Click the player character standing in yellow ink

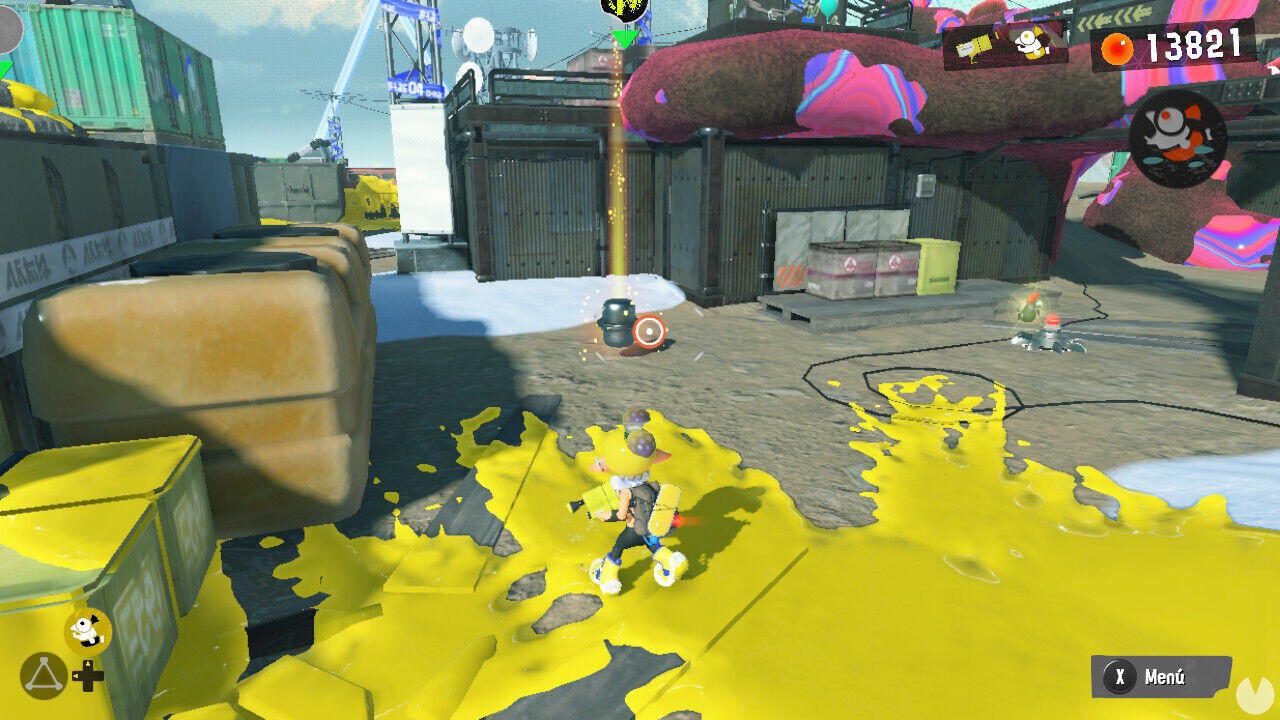coord(635,500)
